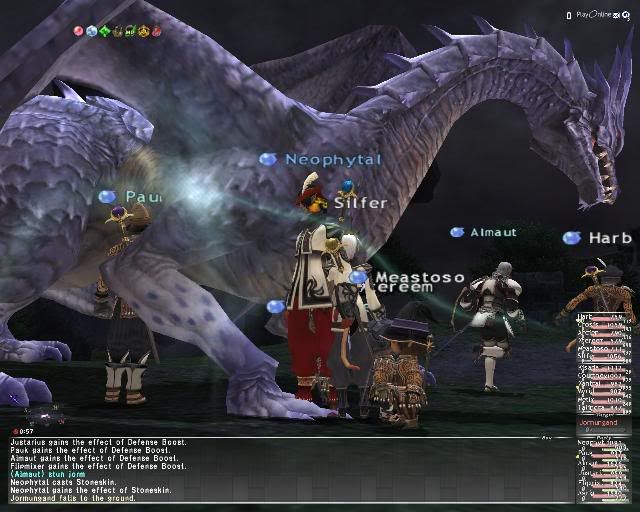Click the compass above the chat log

pos(43,413)
